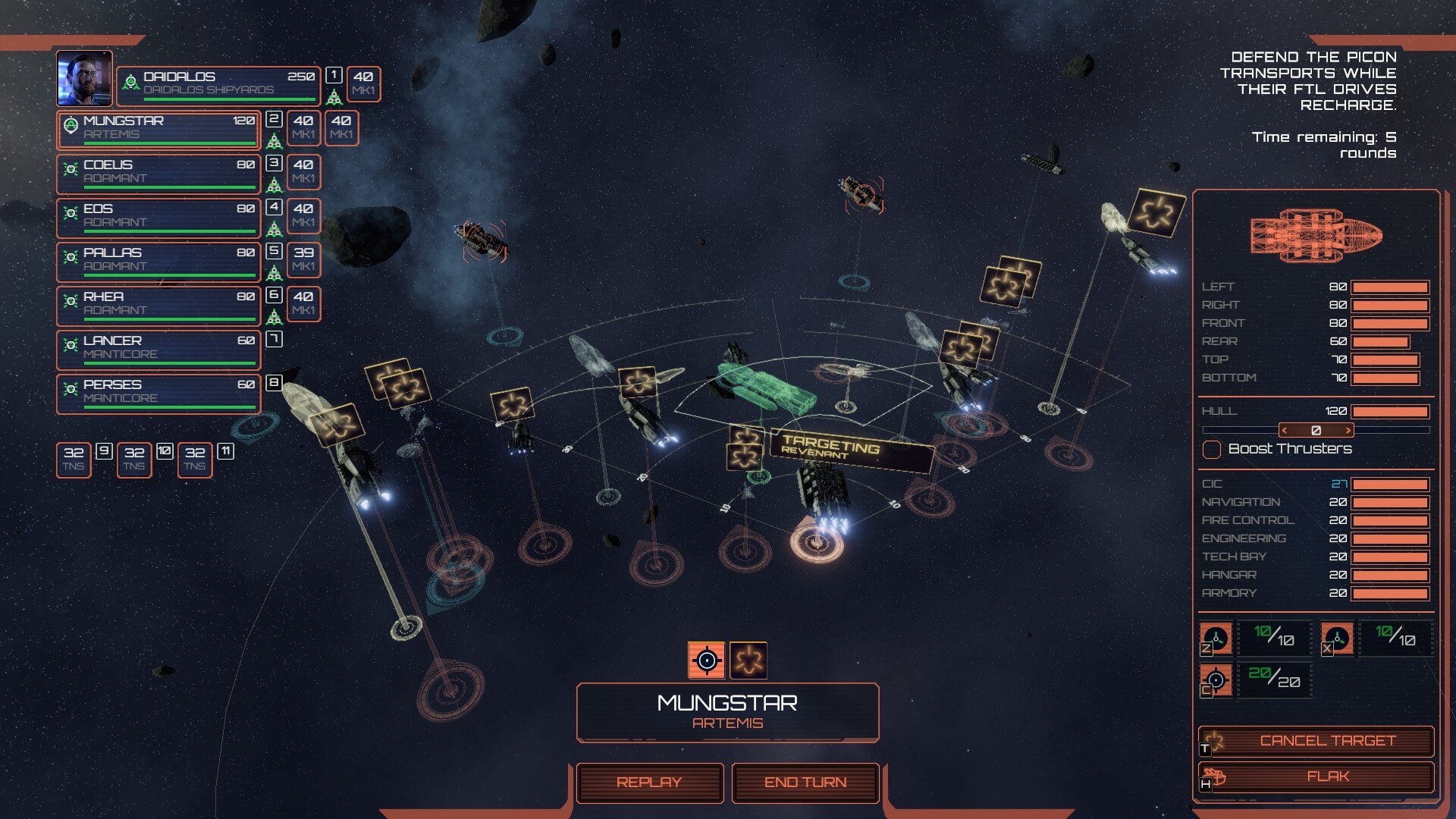Select the Daidalos ship in fleet list
Screen dimensions: 1456x819
click(218, 83)
